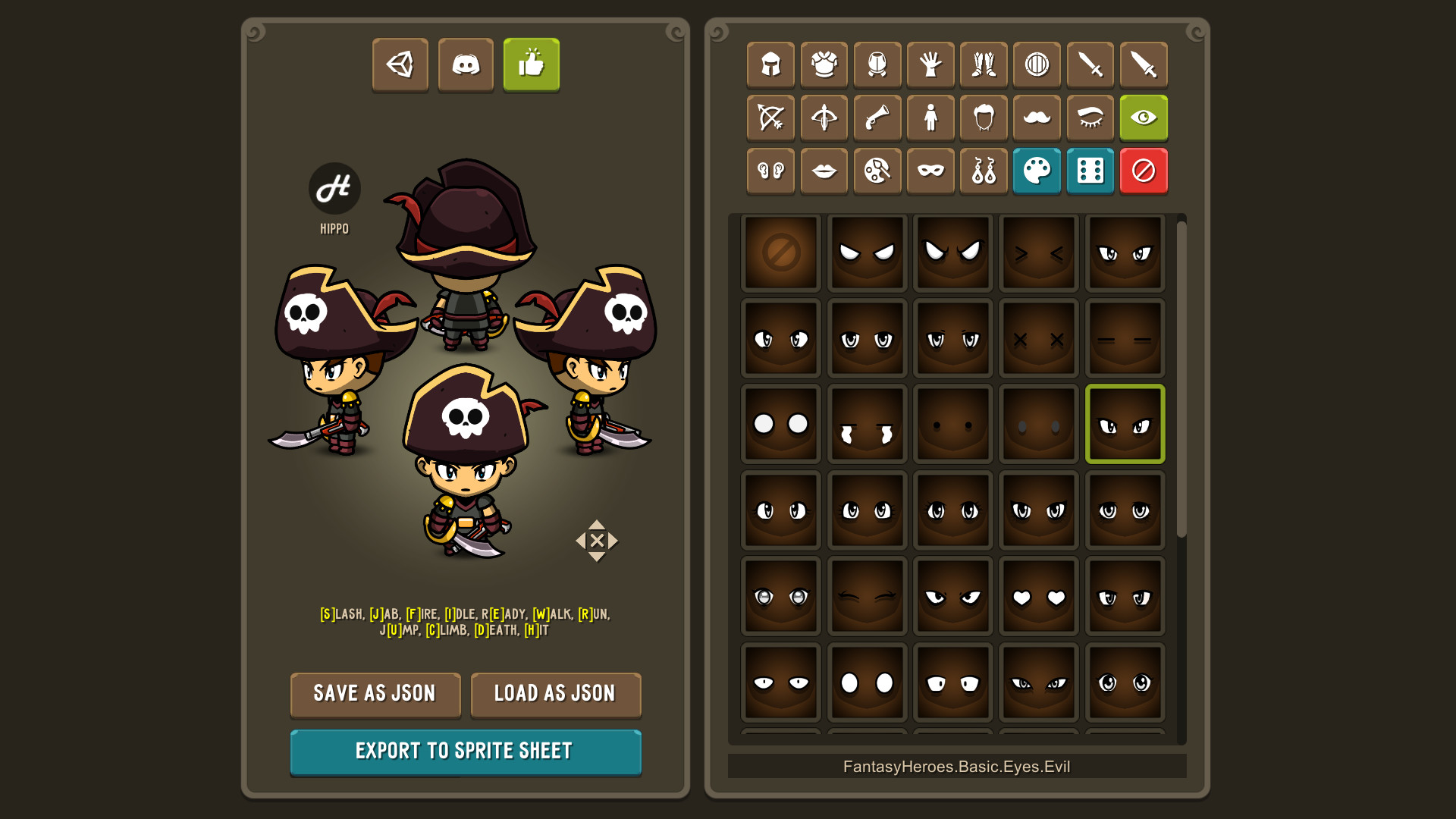This screenshot has width=1456, height=819.
Task: Open the Unity link icon
Action: [400, 64]
